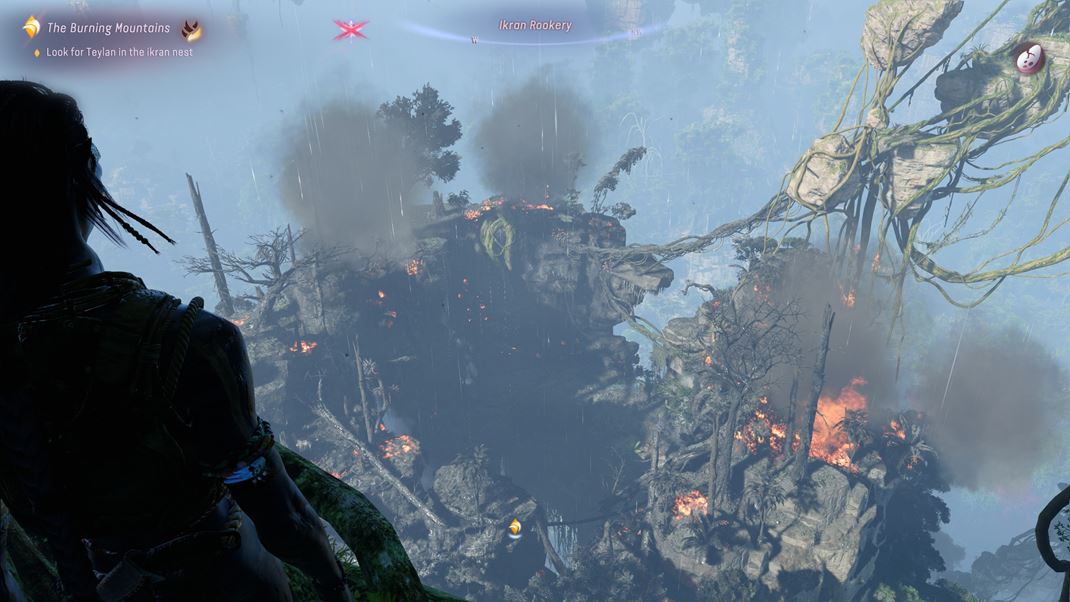Open The Burning Mountains quest tracker

pyautogui.click(x=108, y=28)
